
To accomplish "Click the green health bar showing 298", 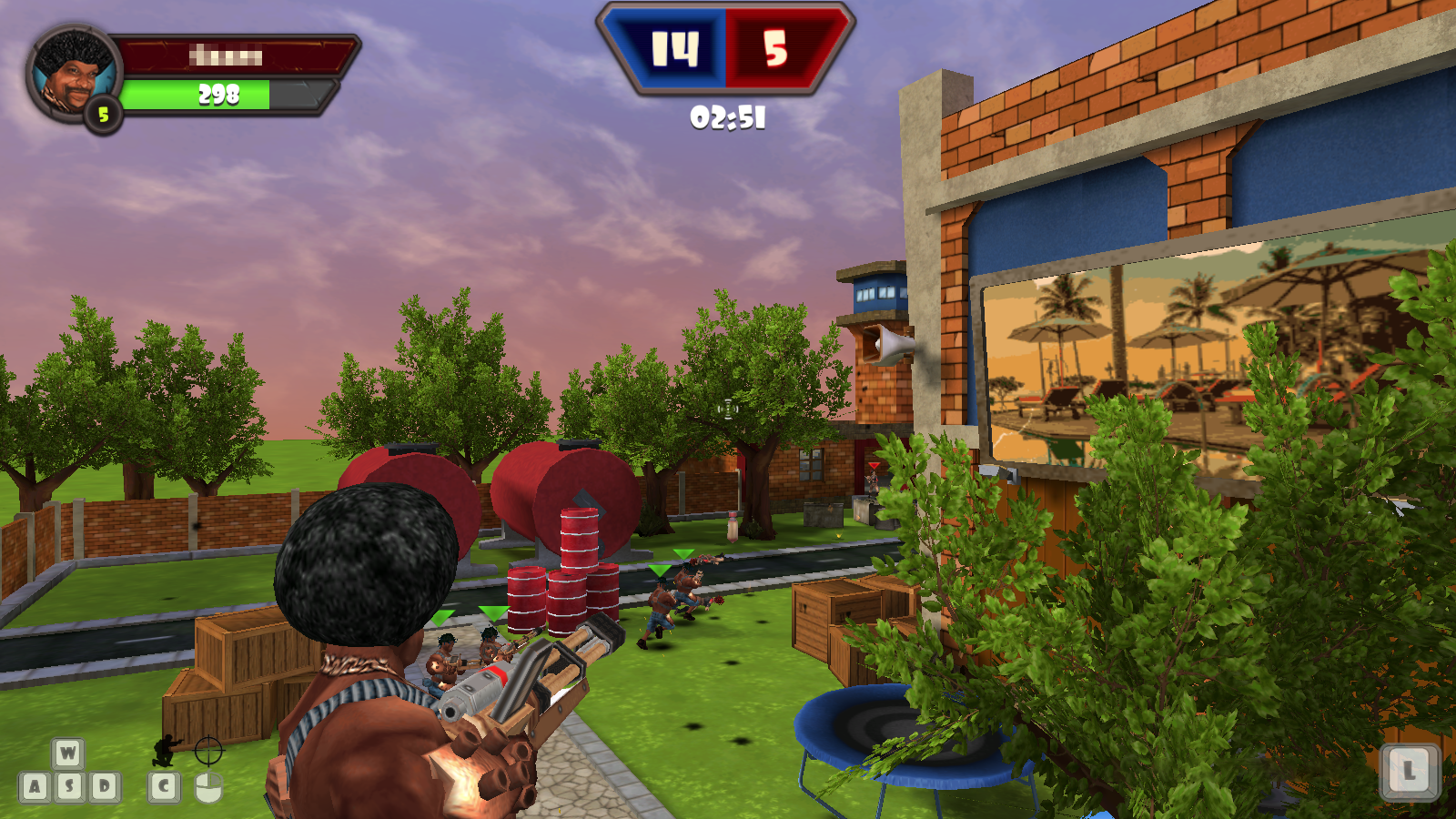I will point(220,93).
